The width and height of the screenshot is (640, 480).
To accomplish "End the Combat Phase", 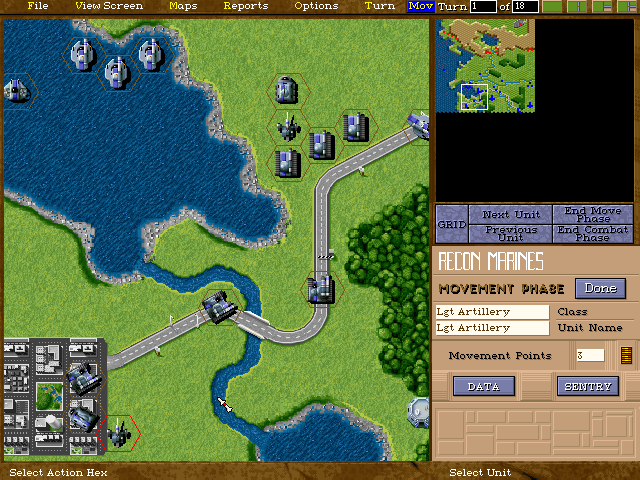I will click(x=593, y=233).
